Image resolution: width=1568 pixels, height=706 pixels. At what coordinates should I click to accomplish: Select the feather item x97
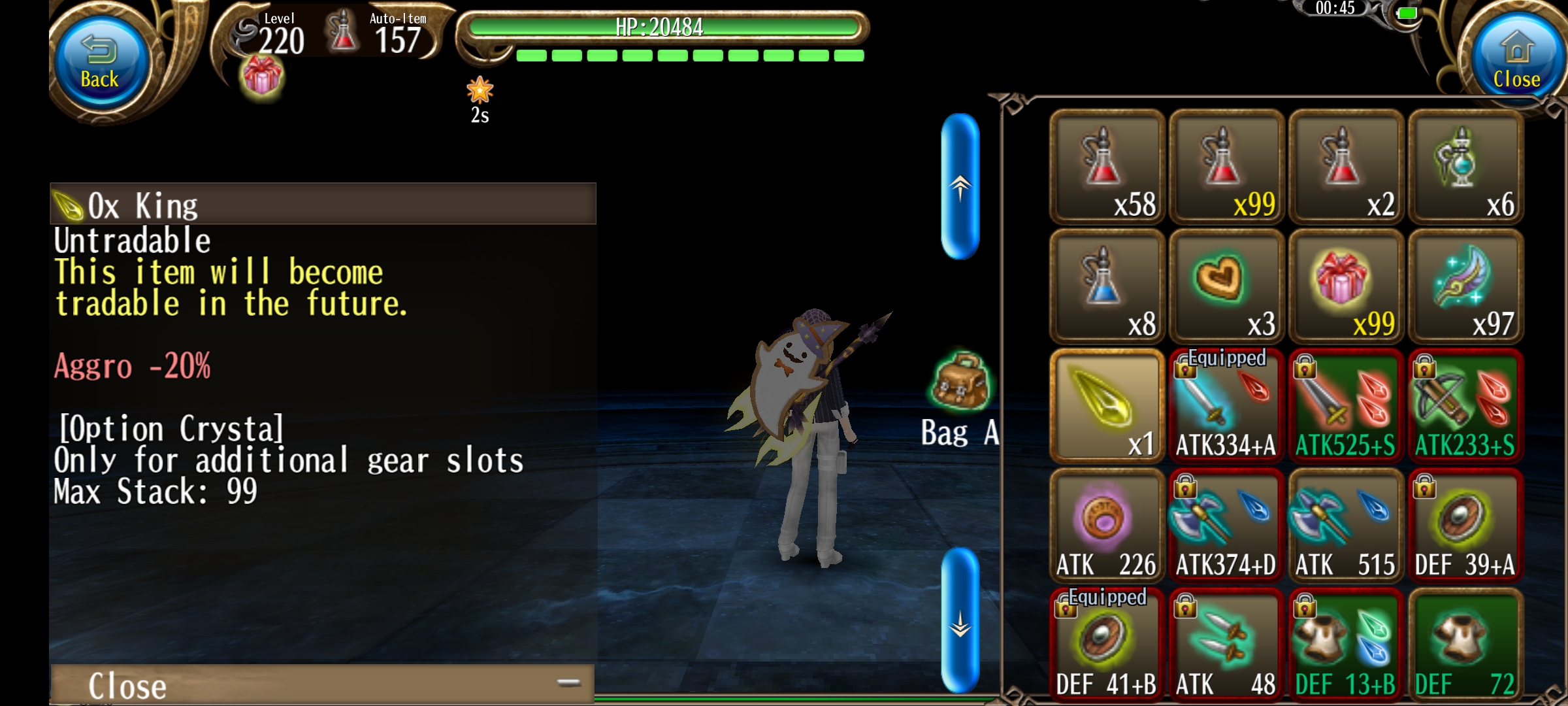tap(1465, 286)
